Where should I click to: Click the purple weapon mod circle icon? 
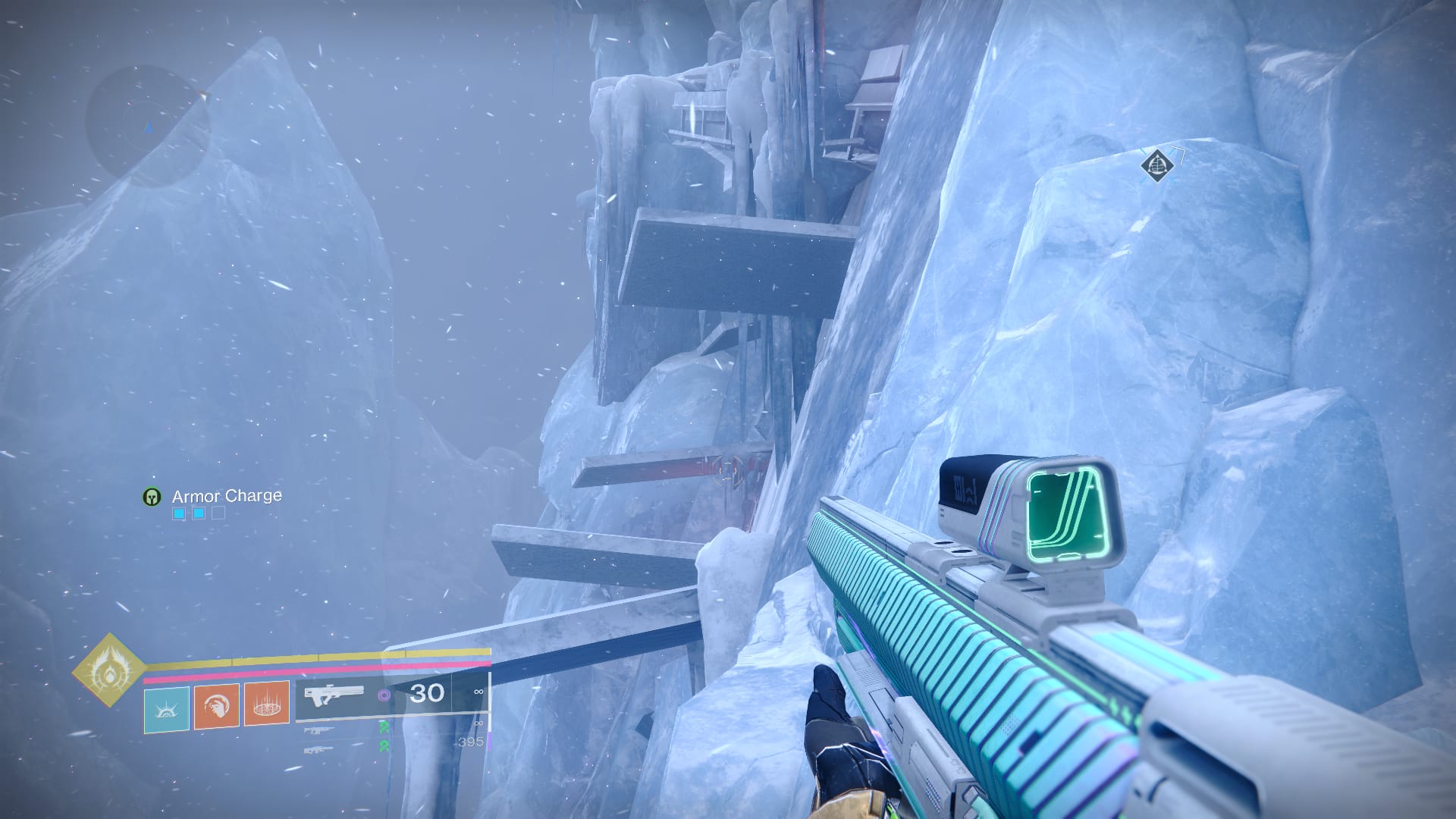click(x=385, y=694)
